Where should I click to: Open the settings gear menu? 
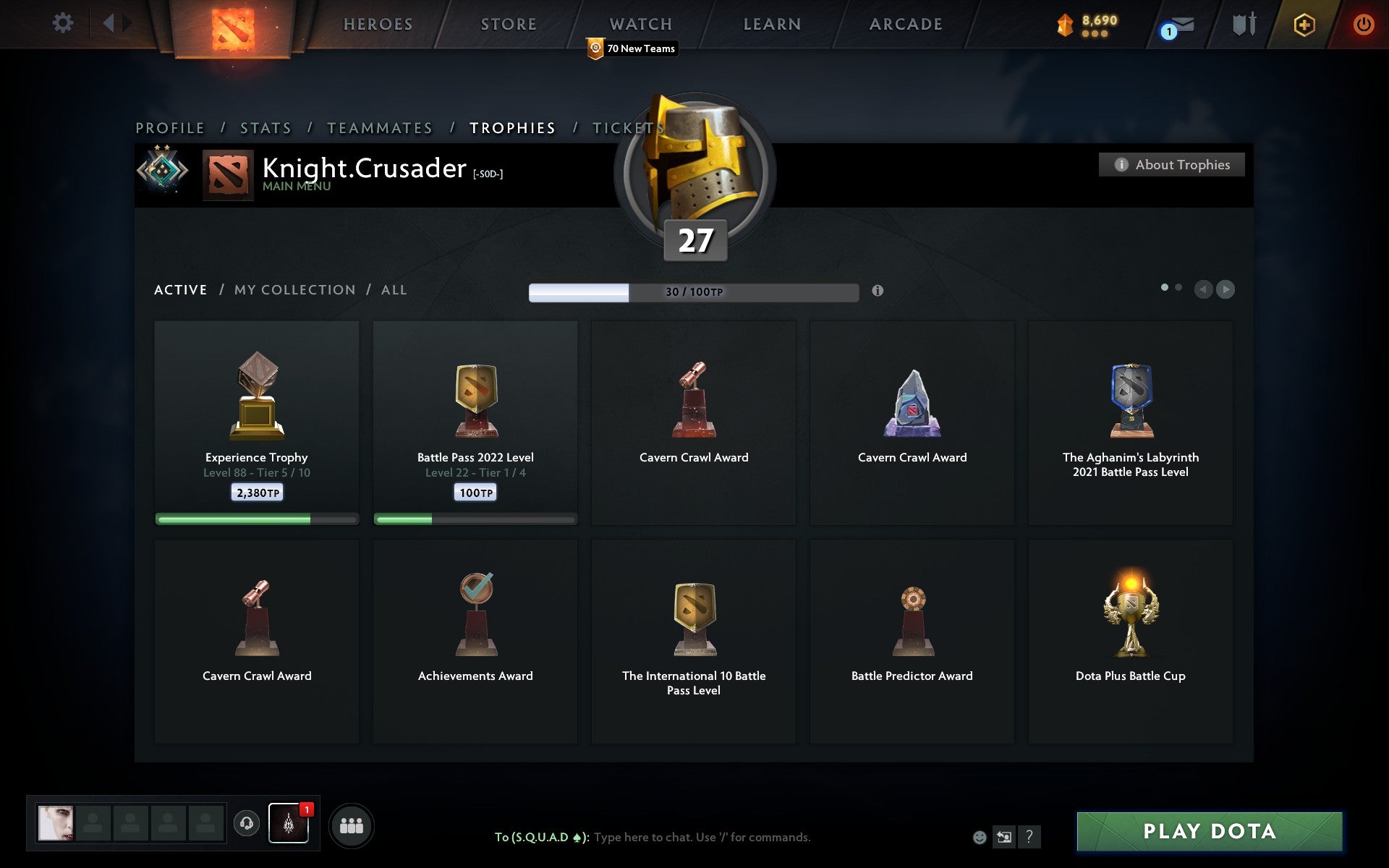(x=64, y=23)
